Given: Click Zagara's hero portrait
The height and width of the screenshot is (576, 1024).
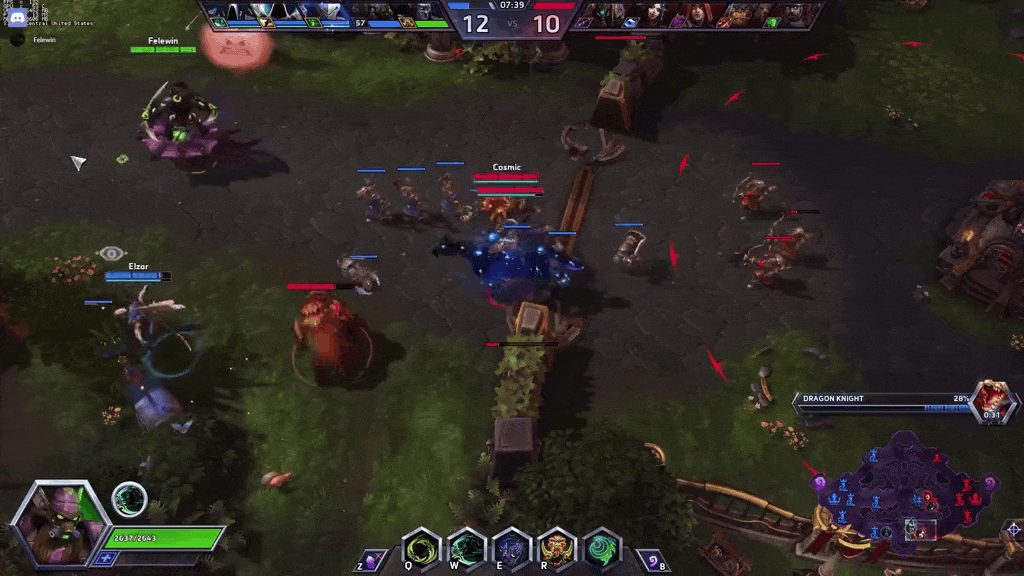Looking at the screenshot, I should [x=59, y=523].
